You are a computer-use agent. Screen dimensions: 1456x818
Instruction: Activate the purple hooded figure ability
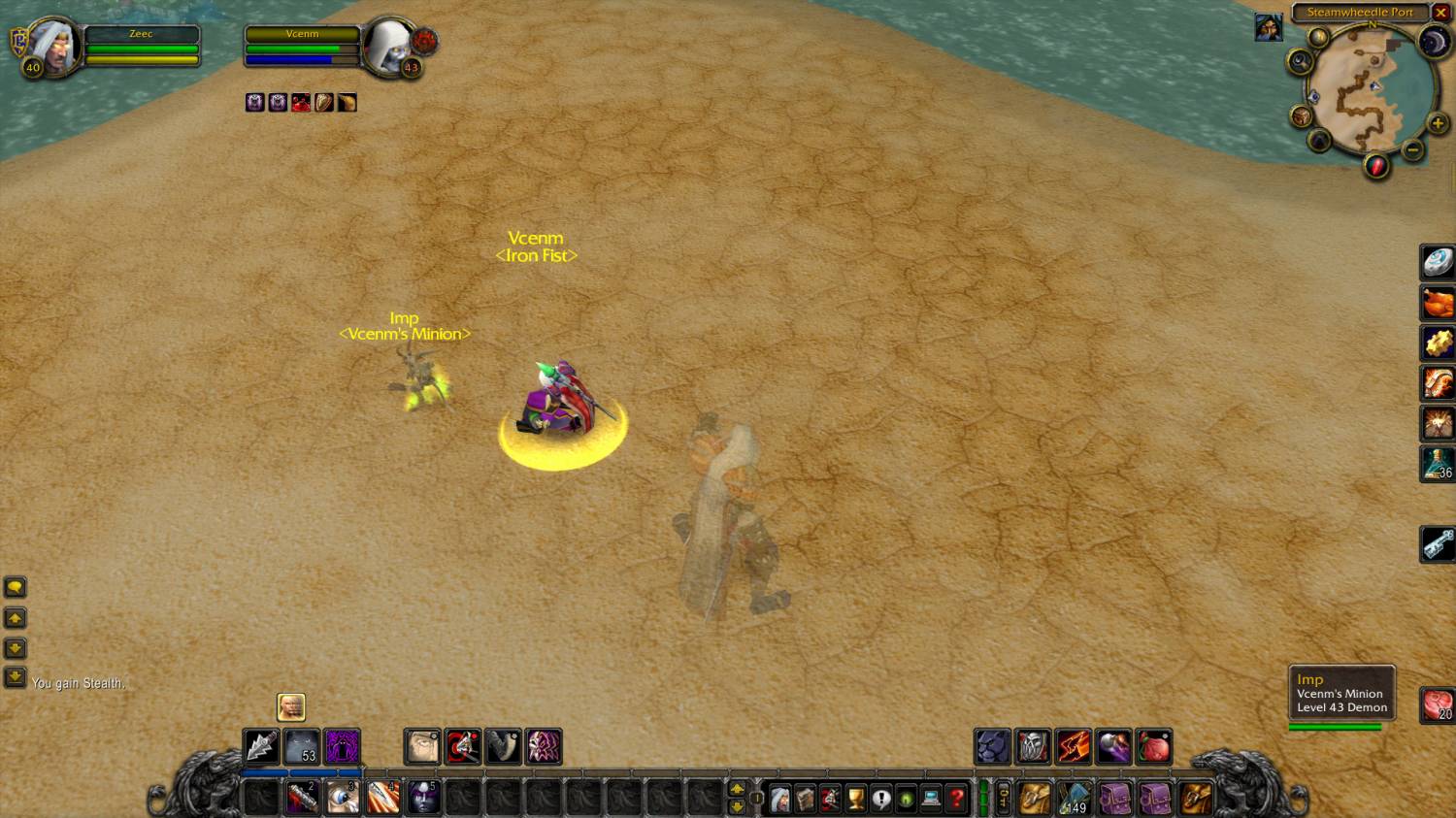pos(343,747)
